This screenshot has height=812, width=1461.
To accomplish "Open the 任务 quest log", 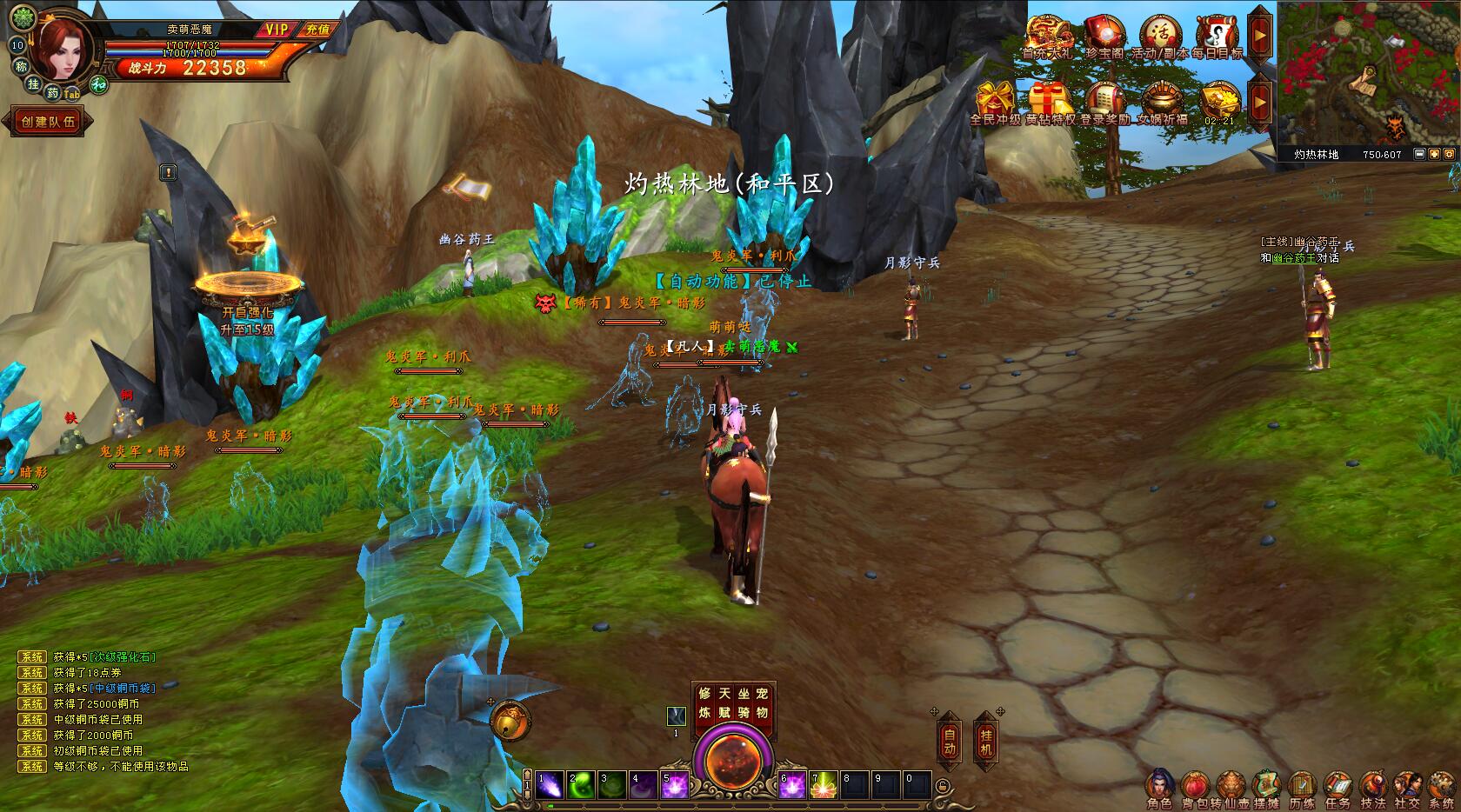I will click(x=1338, y=788).
